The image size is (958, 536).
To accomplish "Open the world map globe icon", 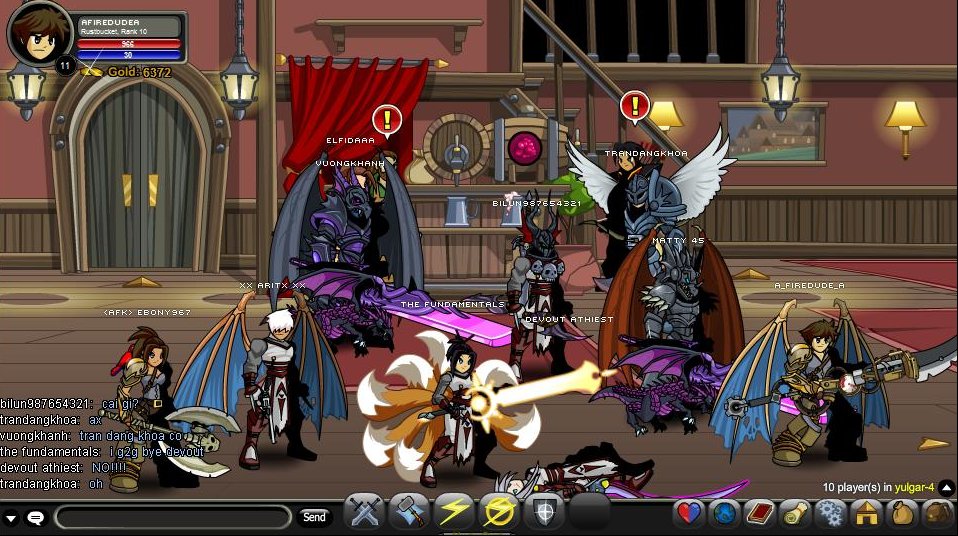I will (x=725, y=514).
